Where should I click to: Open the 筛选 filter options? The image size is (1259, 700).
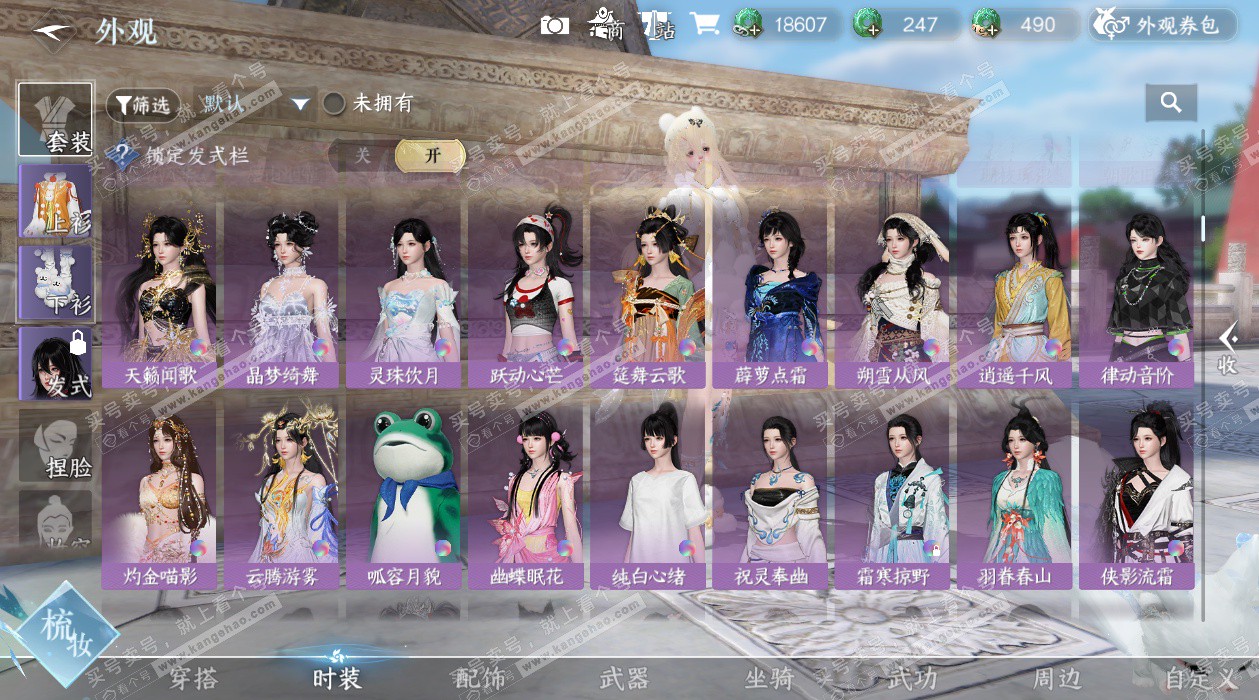143,104
